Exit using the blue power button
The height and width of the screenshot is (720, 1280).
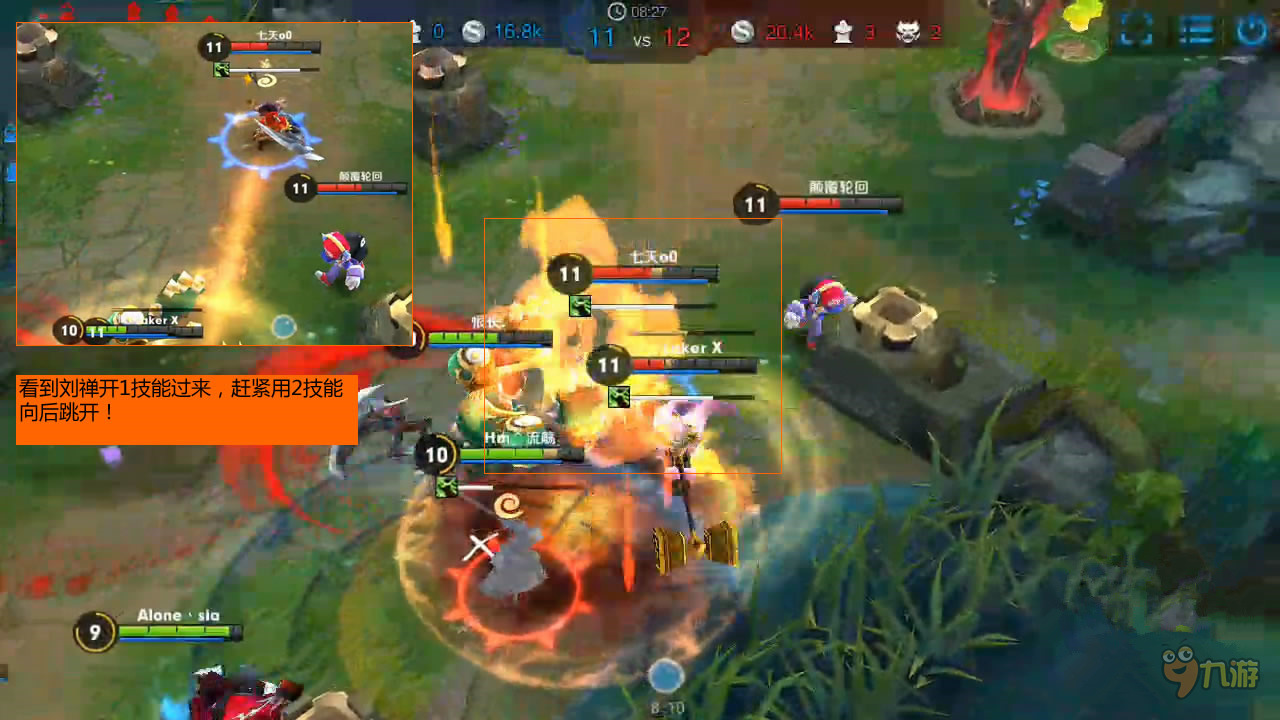coord(1251,30)
